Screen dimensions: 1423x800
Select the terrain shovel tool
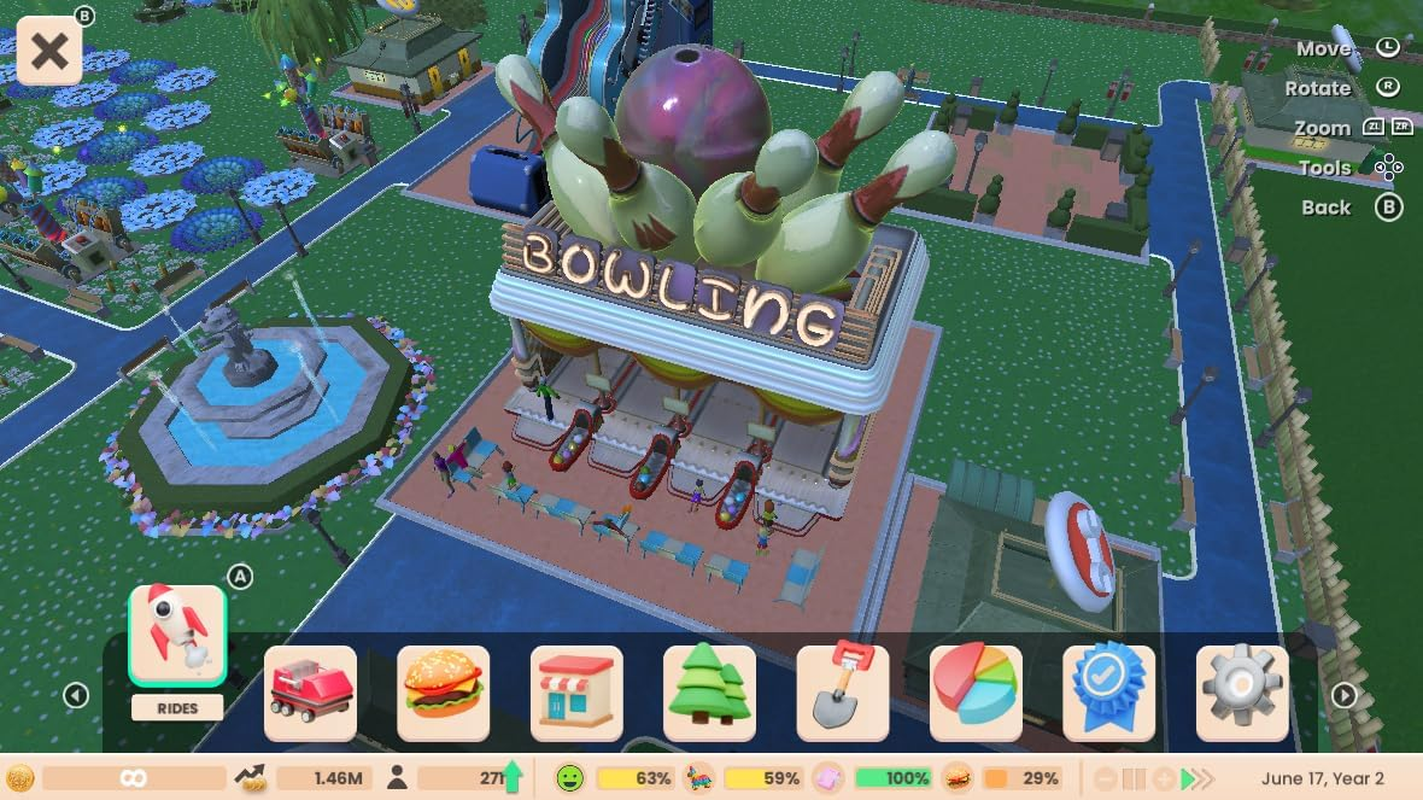tap(843, 693)
